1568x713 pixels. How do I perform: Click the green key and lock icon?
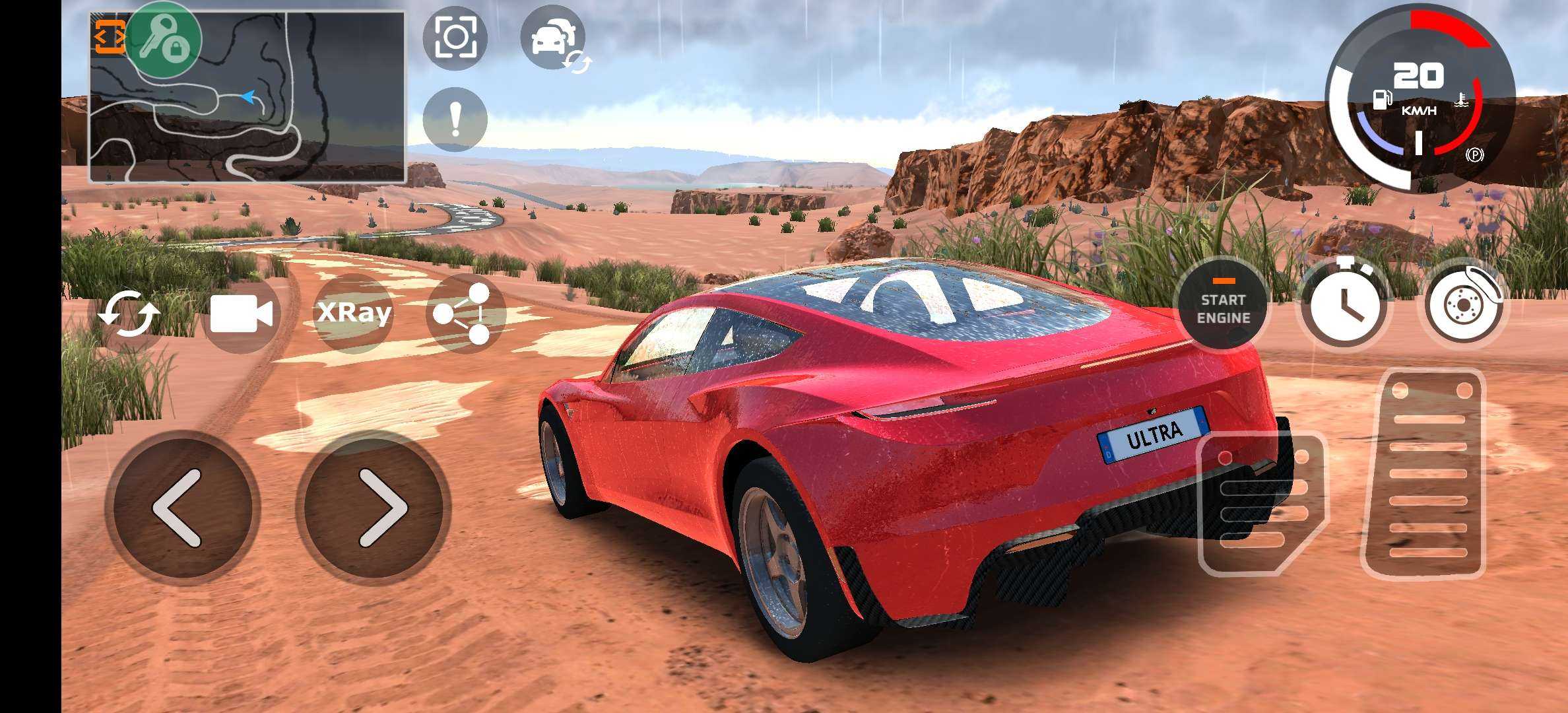tap(163, 40)
